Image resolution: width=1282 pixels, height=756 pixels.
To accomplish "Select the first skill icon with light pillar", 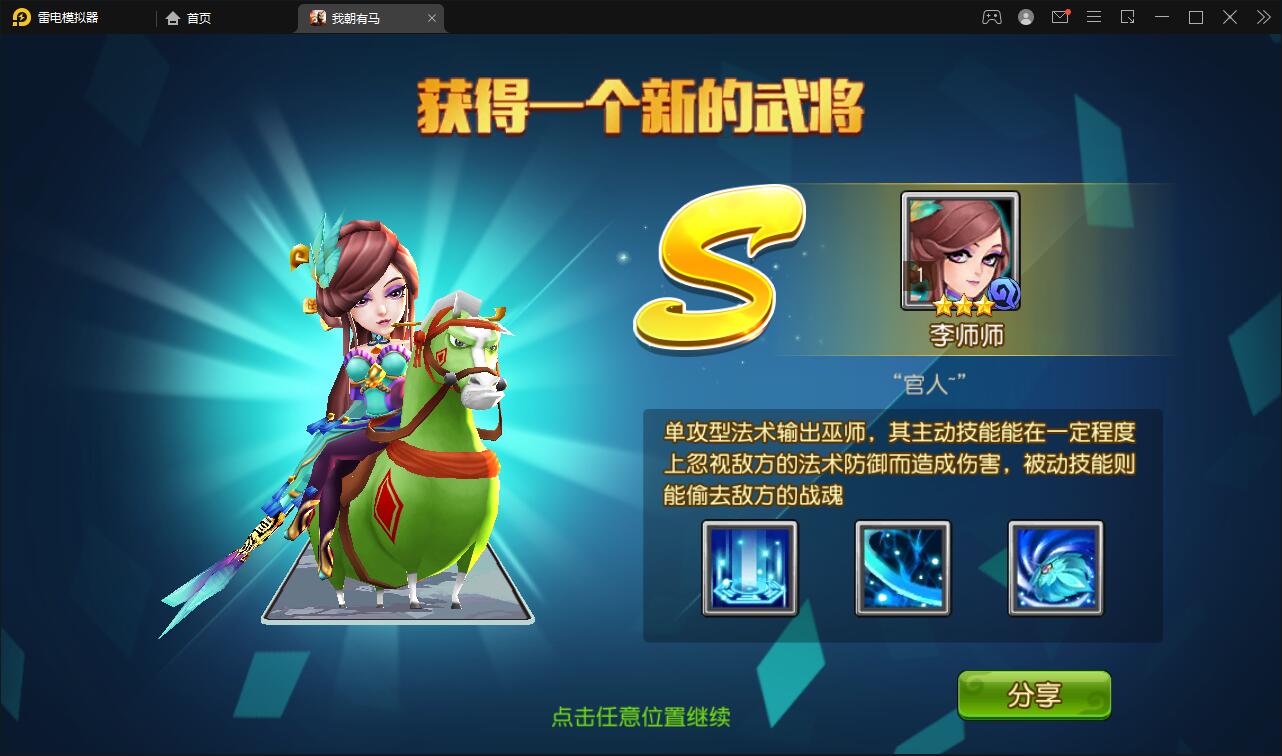I will pyautogui.click(x=749, y=568).
